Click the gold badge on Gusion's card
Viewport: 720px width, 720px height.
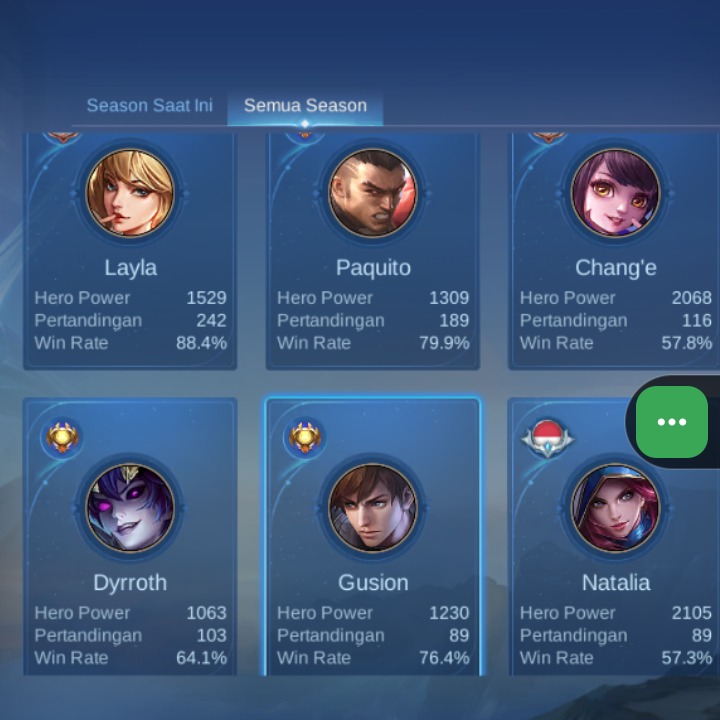[x=304, y=437]
